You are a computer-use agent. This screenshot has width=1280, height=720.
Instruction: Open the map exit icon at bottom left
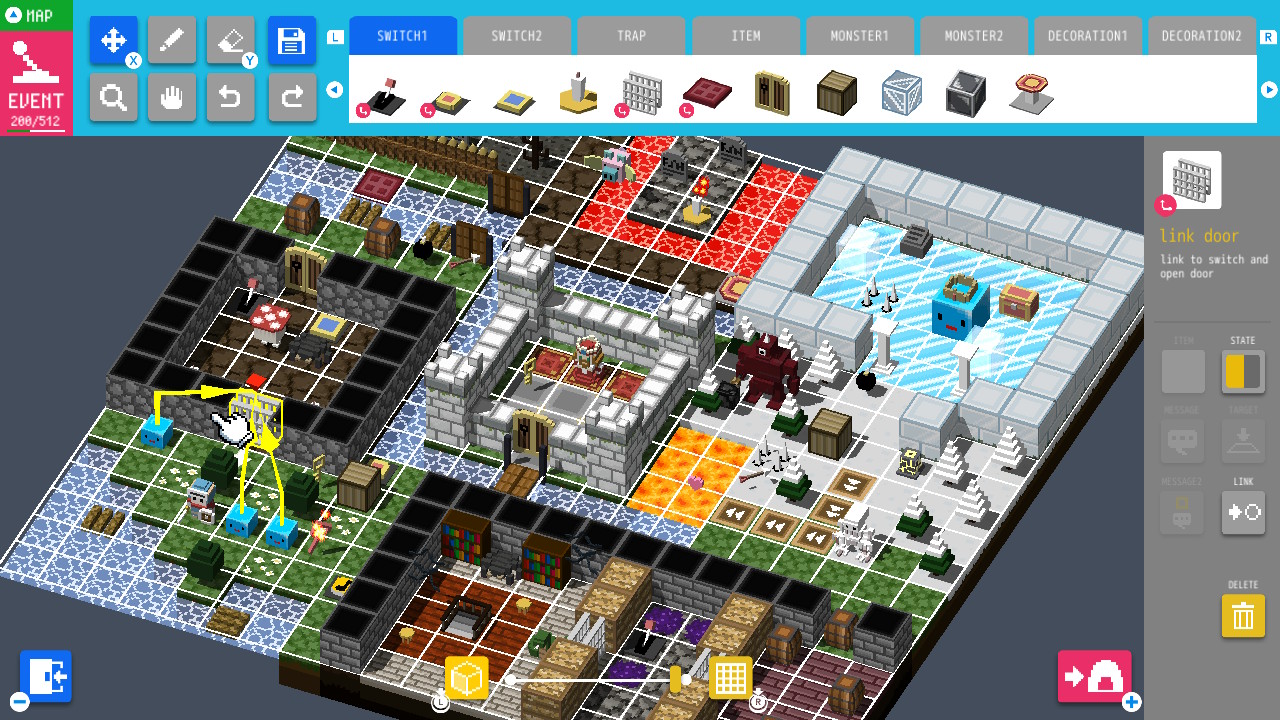[x=45, y=676]
